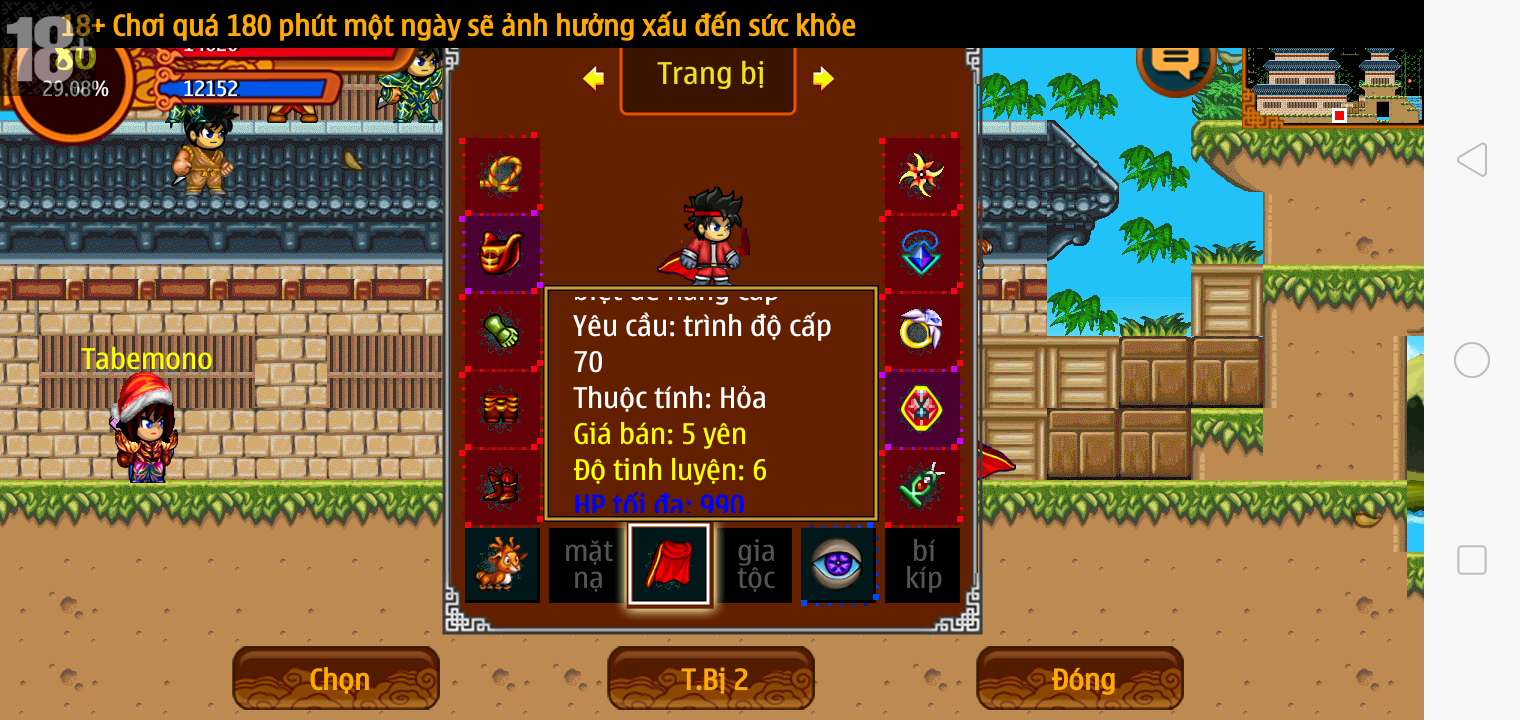Screen dimensions: 1520x720
Task: Select the red cape slot
Action: tap(669, 565)
